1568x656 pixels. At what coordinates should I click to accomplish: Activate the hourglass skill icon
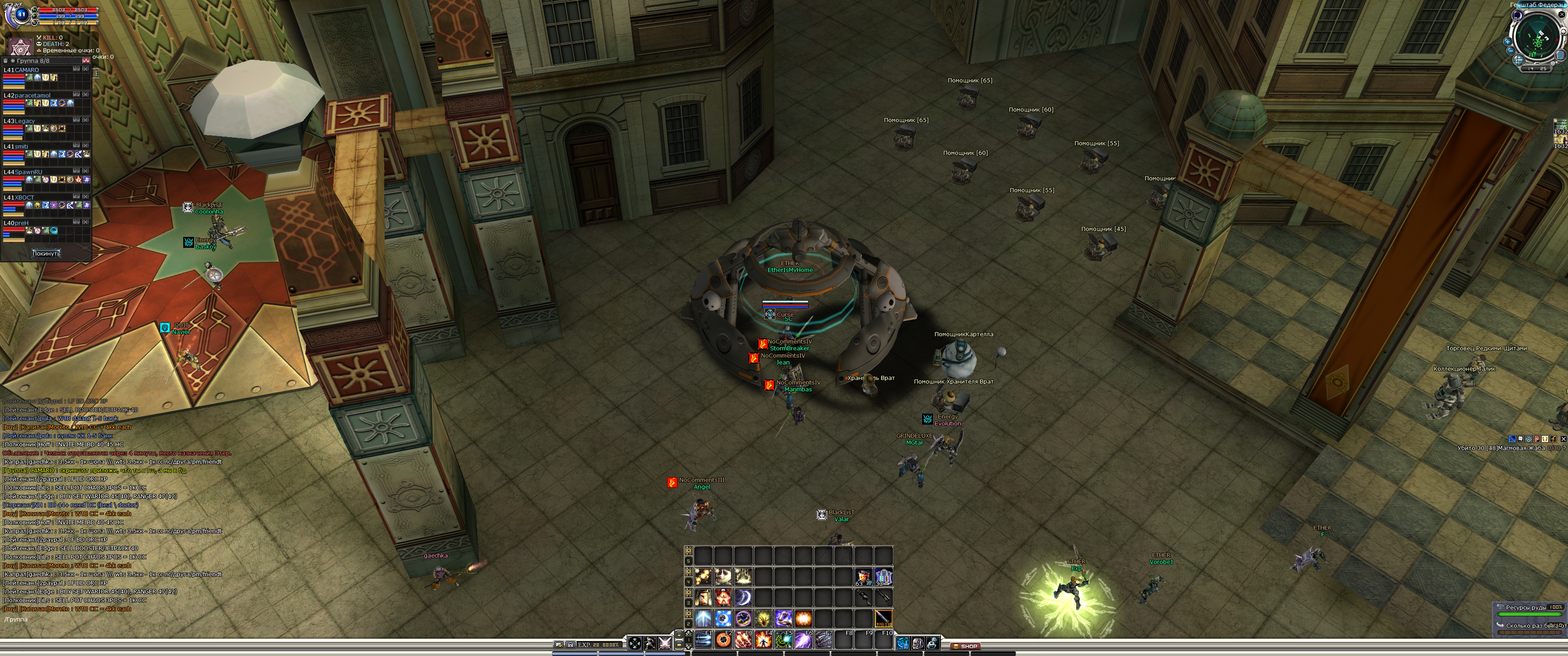(703, 598)
